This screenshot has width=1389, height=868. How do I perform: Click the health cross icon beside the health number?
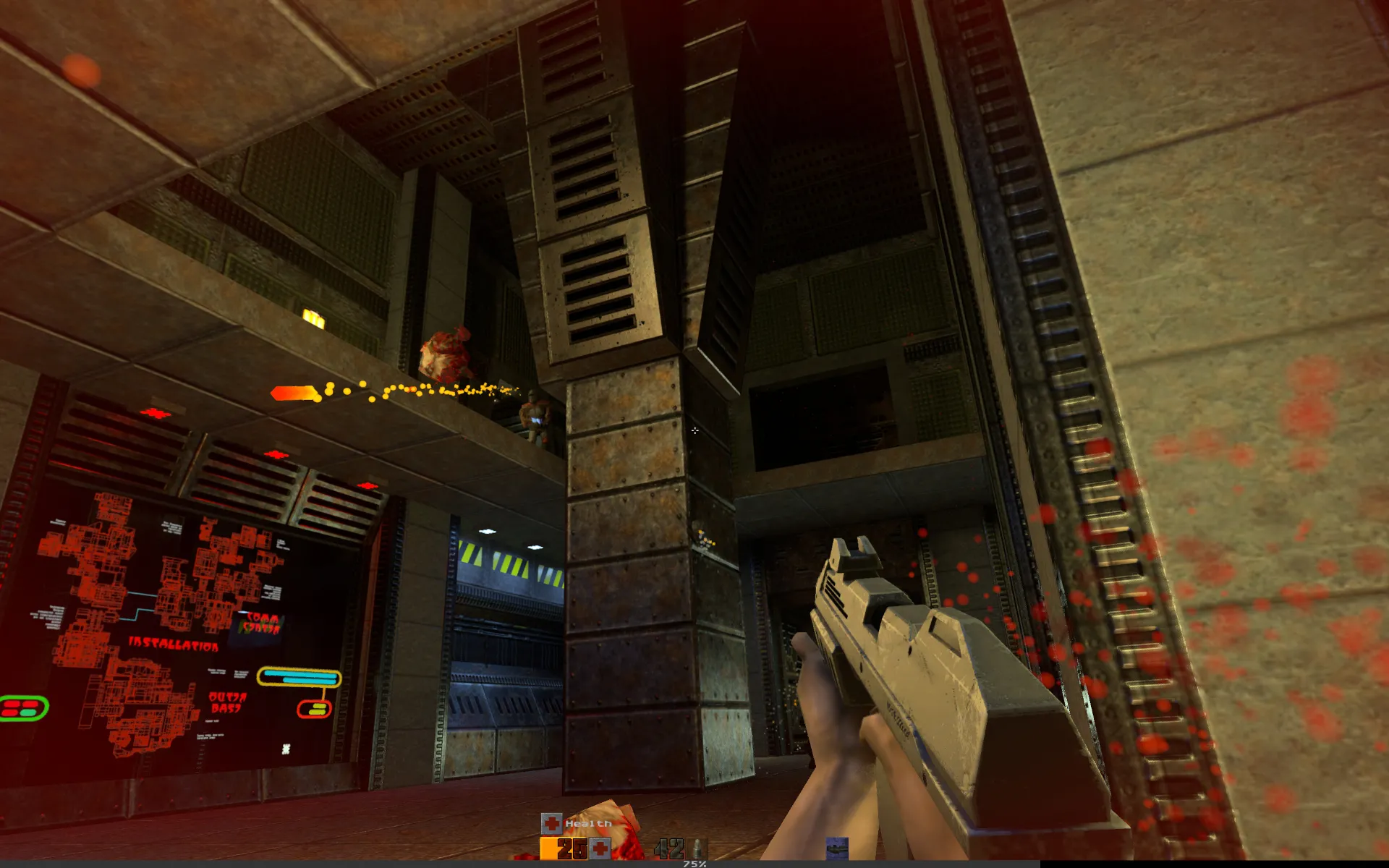point(600,848)
